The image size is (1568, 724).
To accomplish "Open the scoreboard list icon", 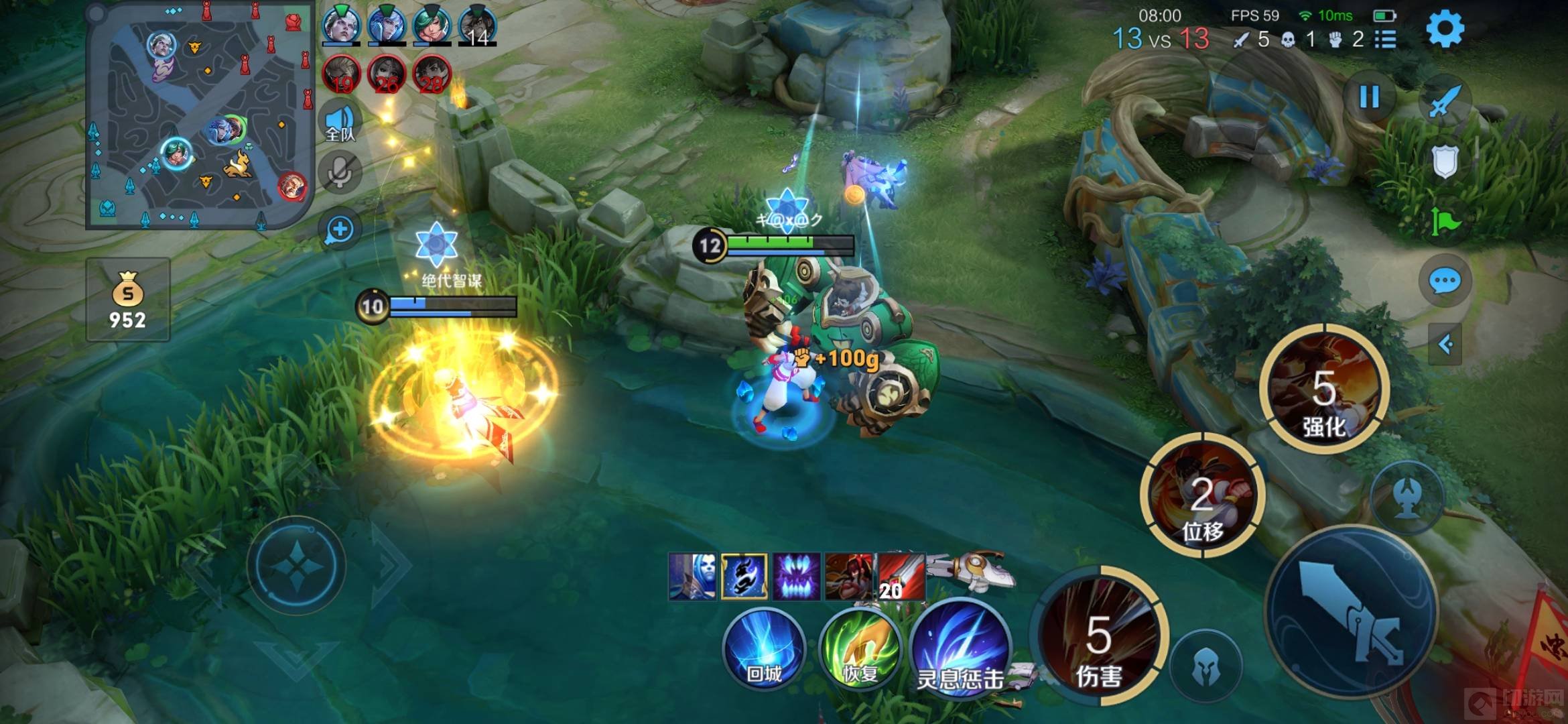I will click(x=1385, y=40).
